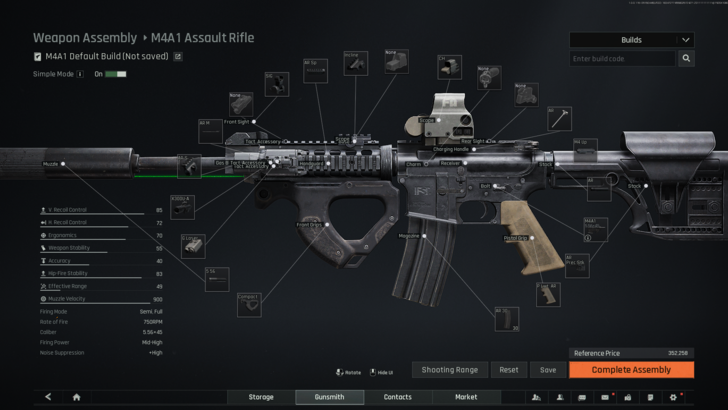Image resolution: width=728 pixels, height=410 pixels.
Task: Go back with the arrow button
Action: (48, 397)
